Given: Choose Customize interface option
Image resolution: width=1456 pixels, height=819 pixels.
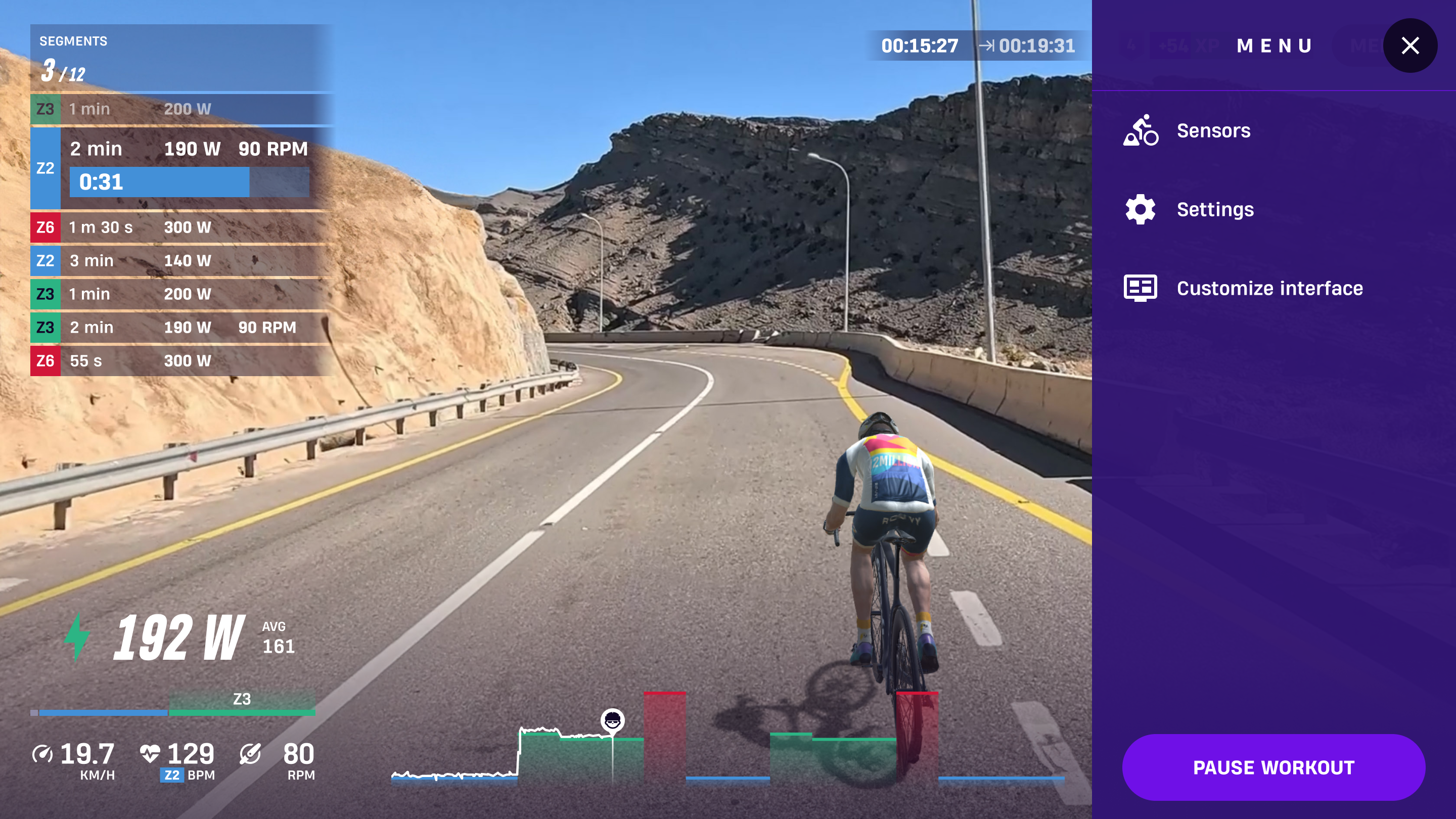Looking at the screenshot, I should [x=1269, y=288].
